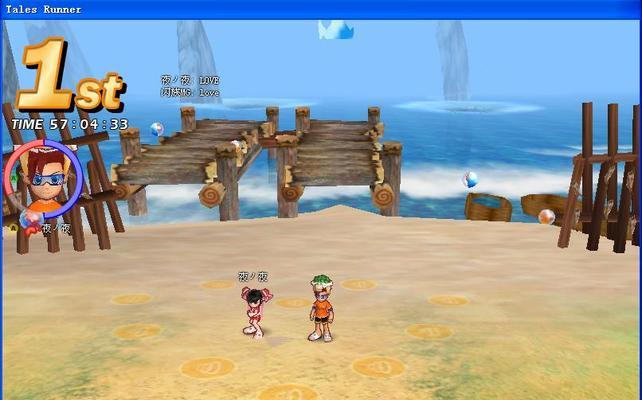The height and width of the screenshot is (400, 642).
Task: Click the player portrait with goggles
Action: click(43, 178)
